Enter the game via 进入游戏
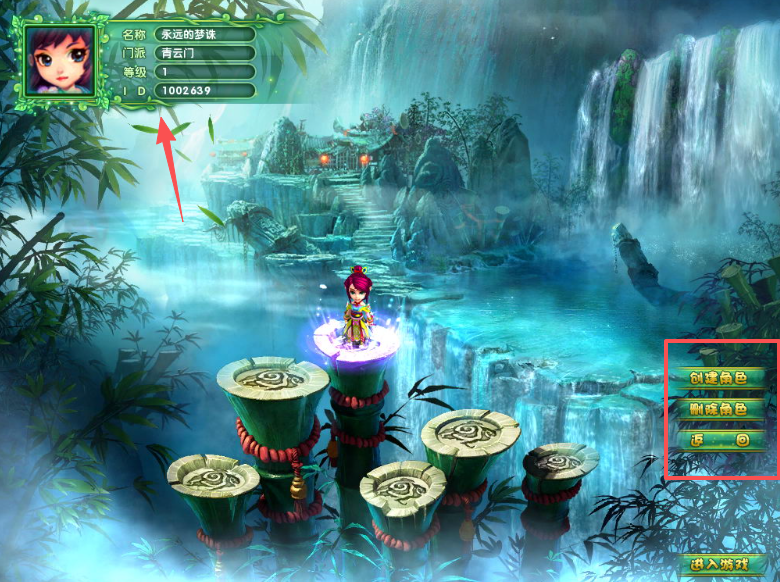Image resolution: width=780 pixels, height=582 pixels. tap(721, 565)
